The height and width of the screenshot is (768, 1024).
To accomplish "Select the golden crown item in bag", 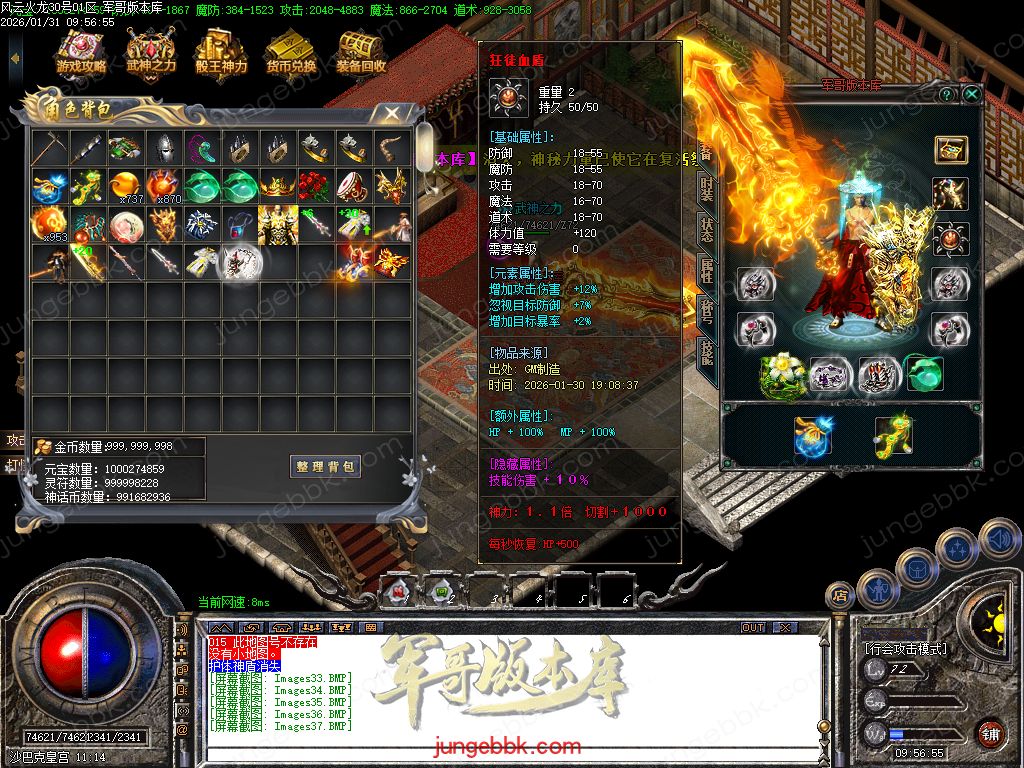I will point(279,187).
